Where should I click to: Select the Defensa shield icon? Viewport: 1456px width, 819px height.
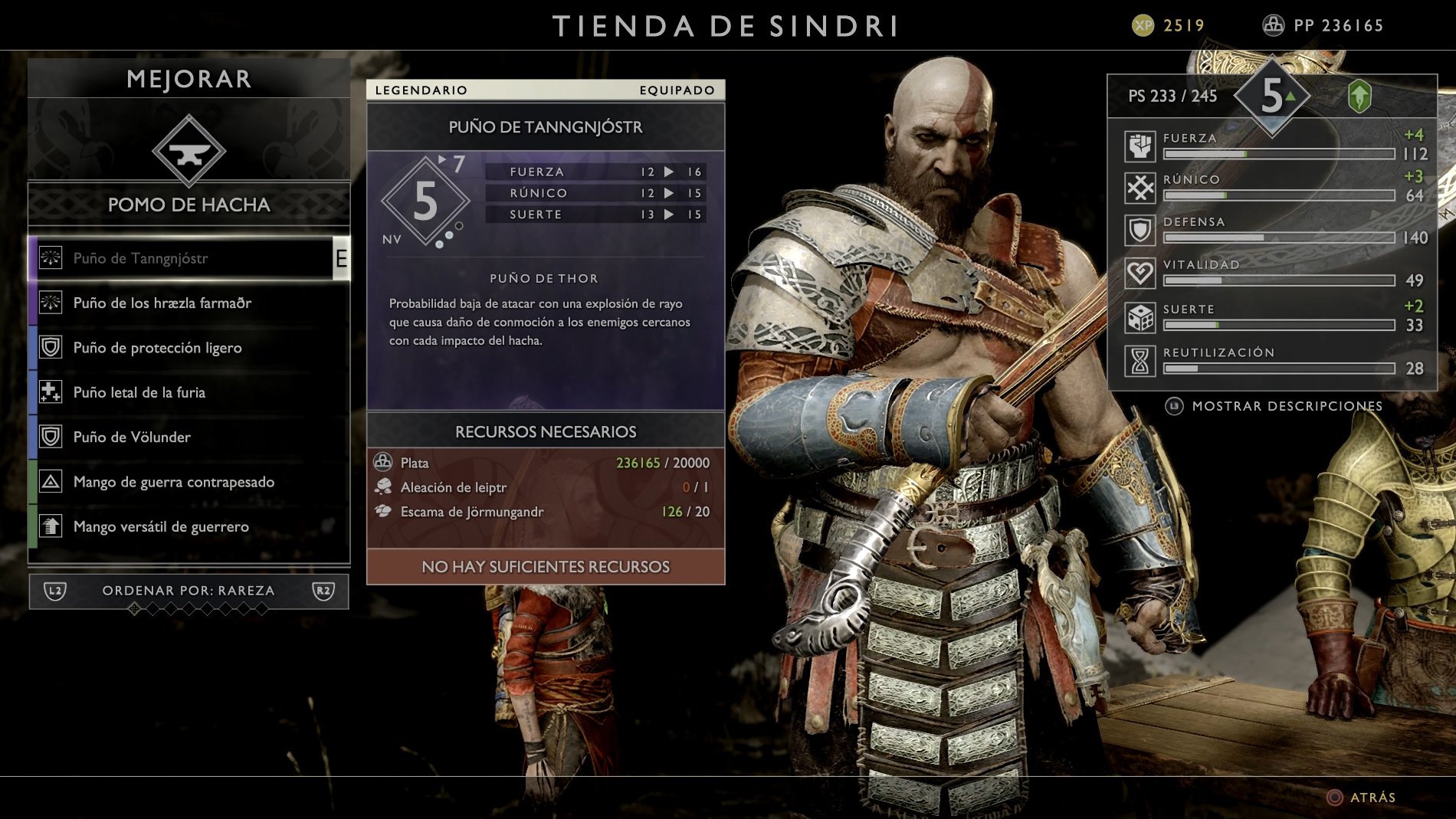pos(1140,229)
